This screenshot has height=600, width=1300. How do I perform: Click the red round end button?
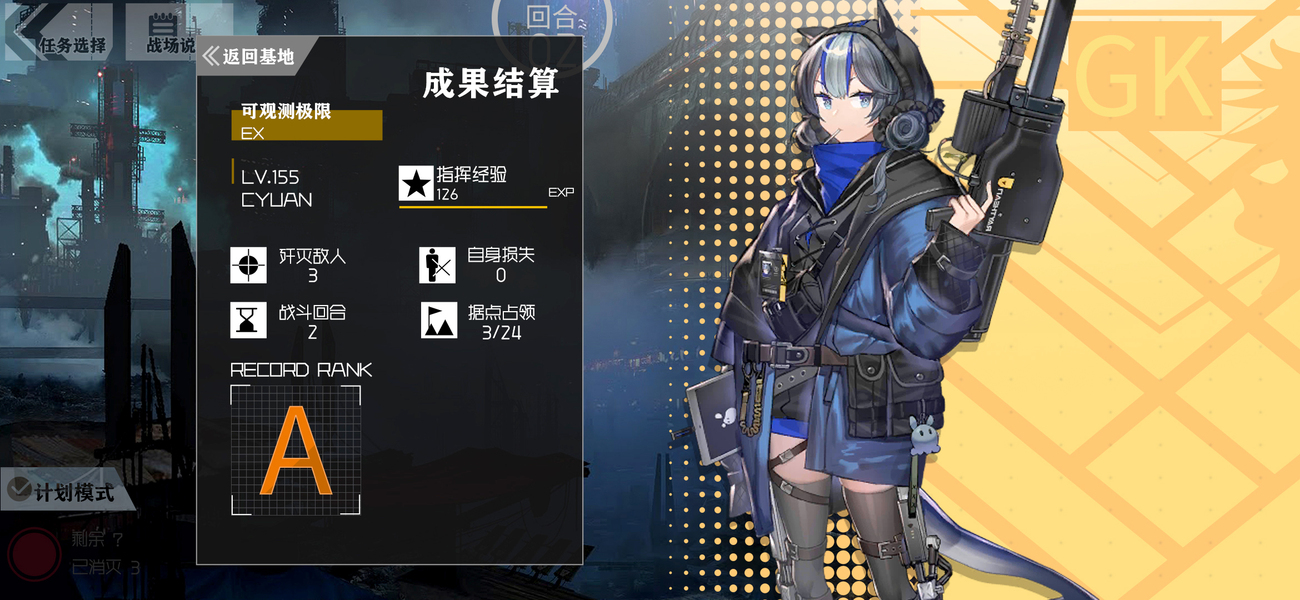coord(34,554)
